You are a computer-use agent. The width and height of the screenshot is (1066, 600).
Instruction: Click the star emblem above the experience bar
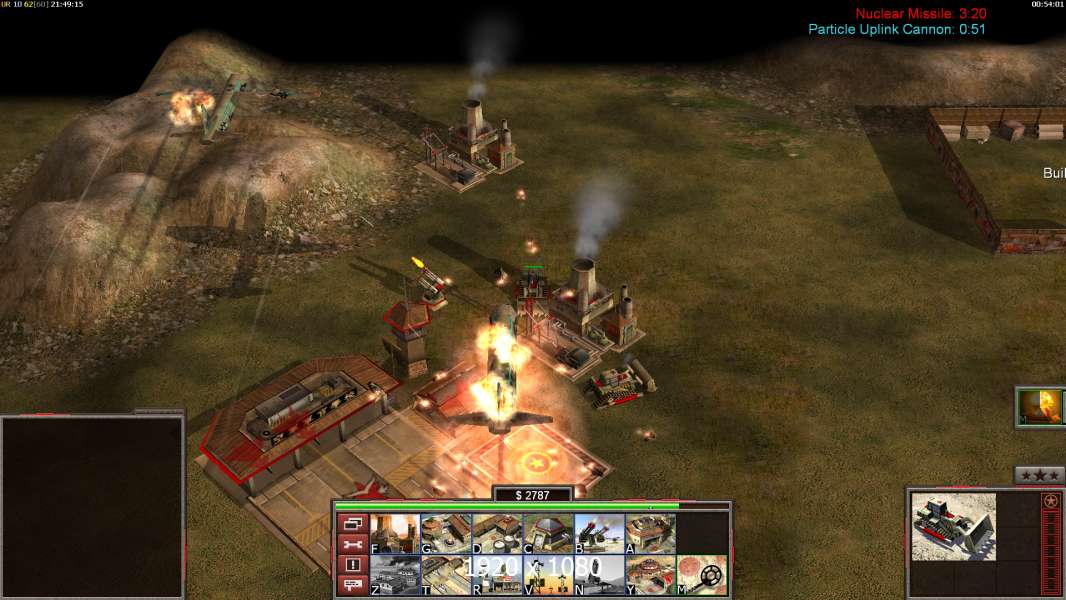tap(1050, 501)
